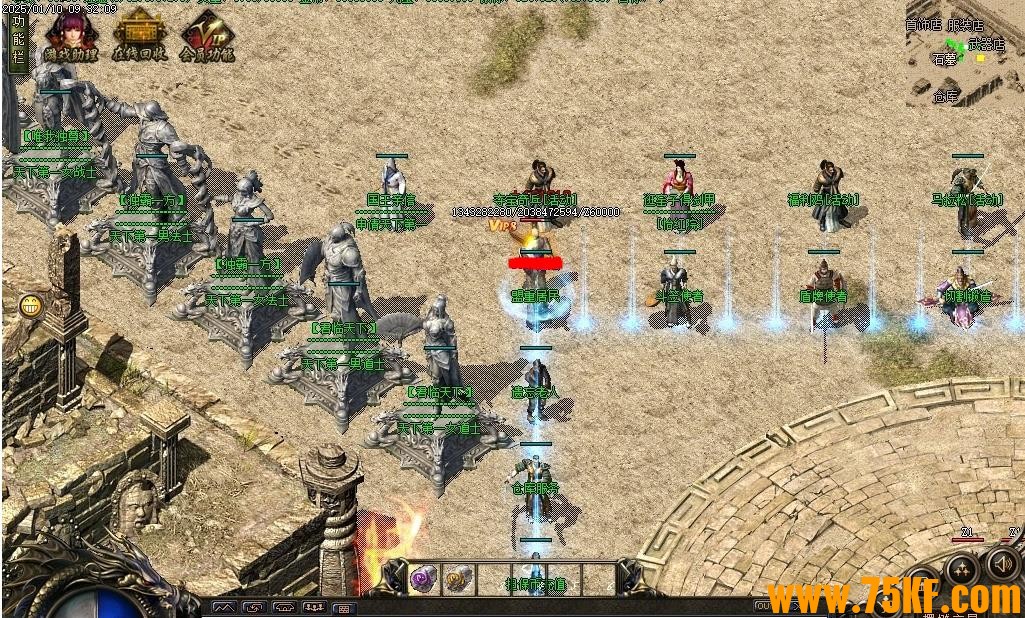Click the mountain-icon button on the bottom bar
1025x618 pixels.
click(x=224, y=607)
